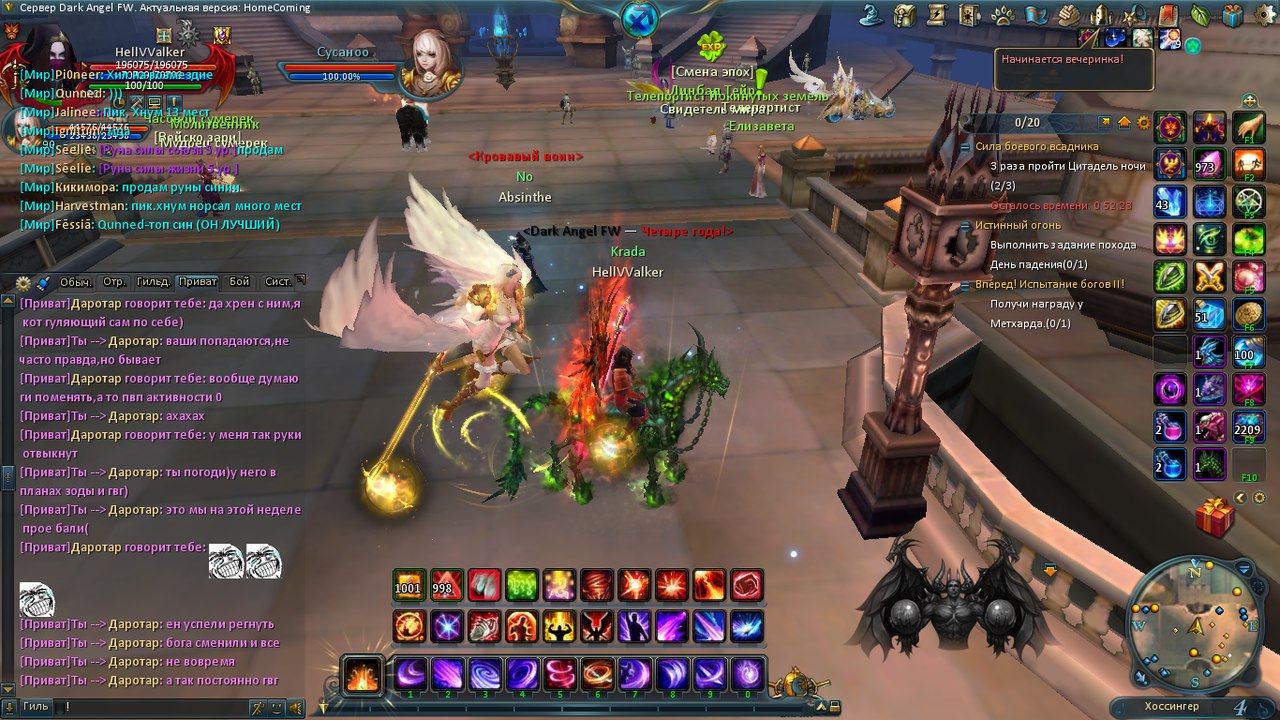Open chat settings gear icon
Screen dimensions: 1280x720
click(x=25, y=283)
